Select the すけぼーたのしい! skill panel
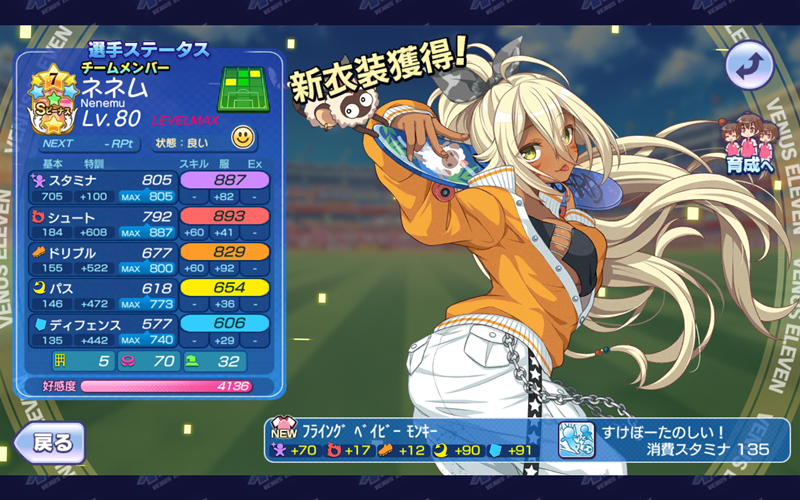This screenshot has height=500, width=800. 673,440
